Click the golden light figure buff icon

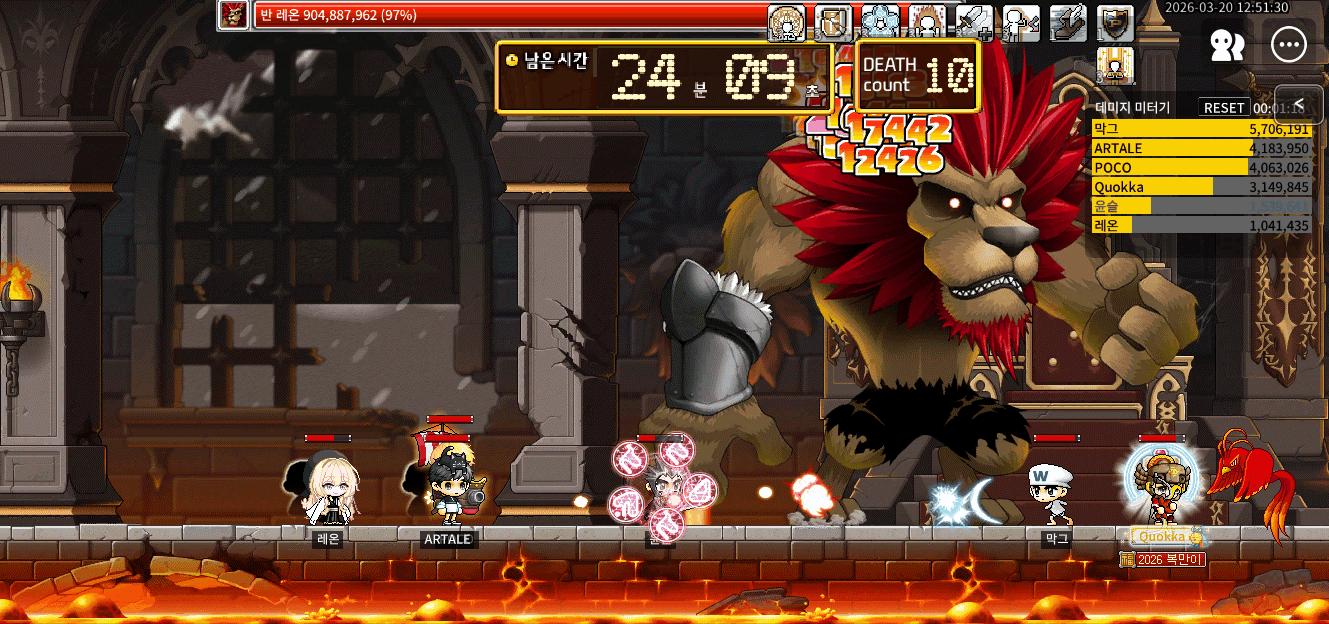coord(1115,65)
